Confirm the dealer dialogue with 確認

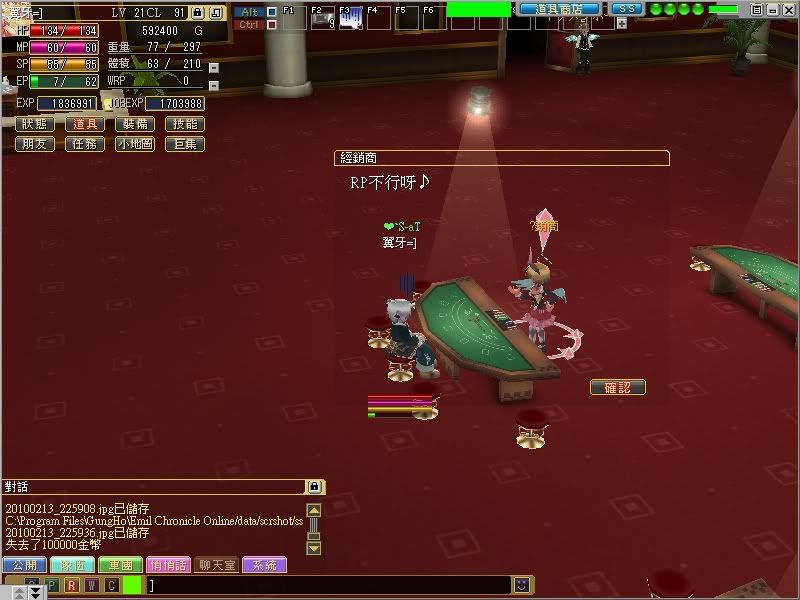click(617, 387)
